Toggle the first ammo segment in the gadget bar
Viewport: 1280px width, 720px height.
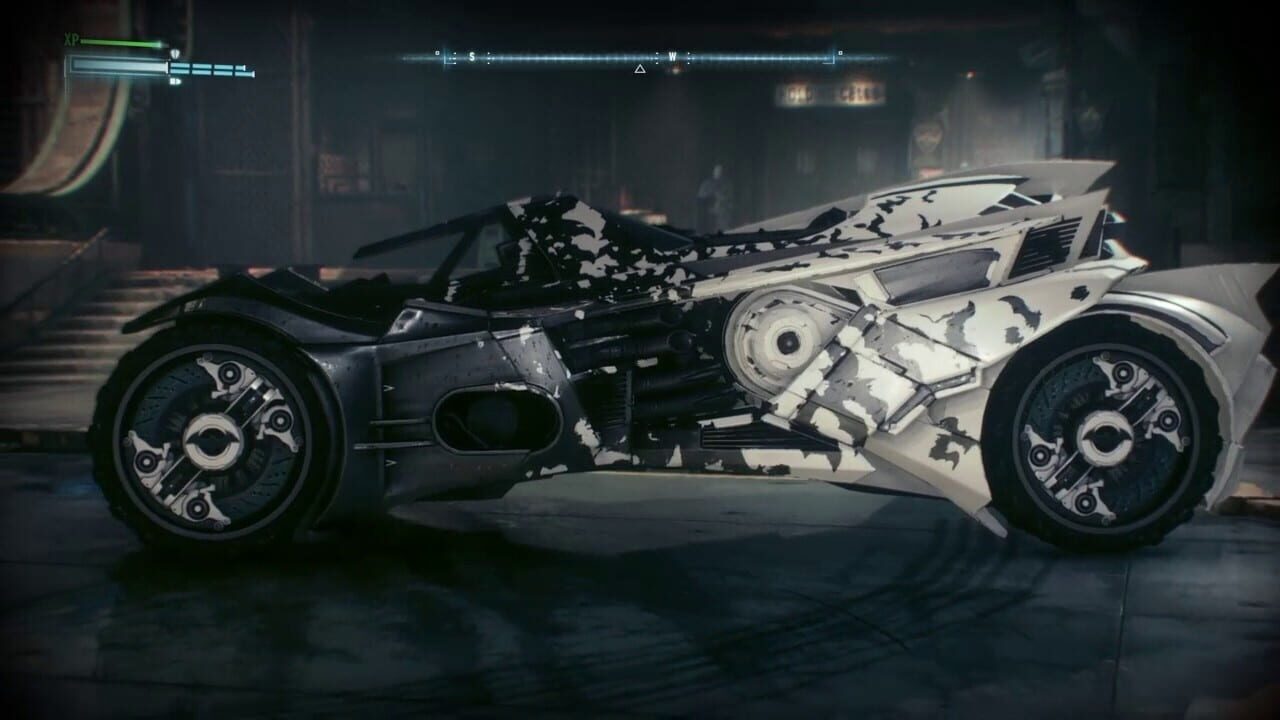click(x=180, y=67)
